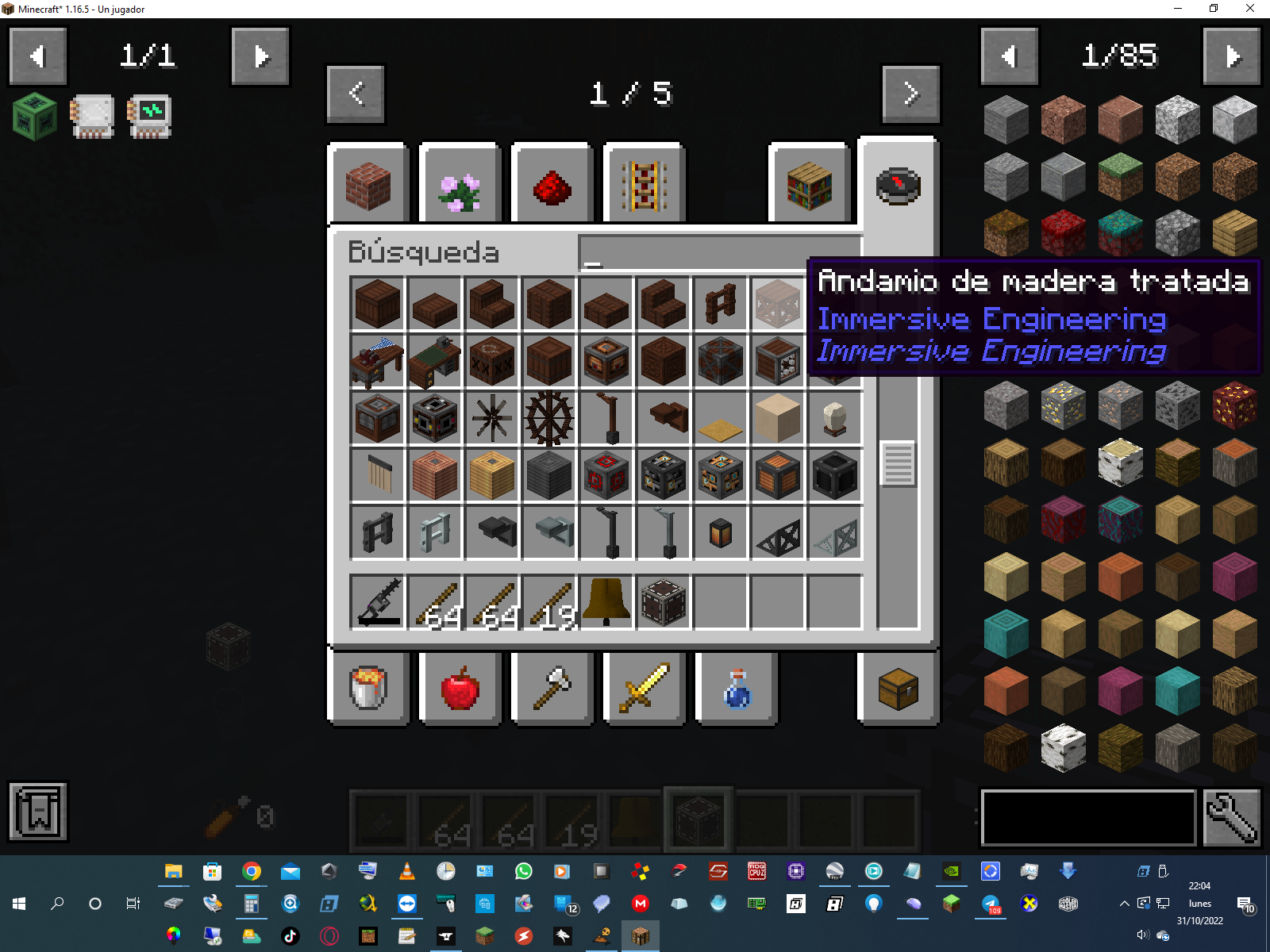Click the JEI search box
The width and height of the screenshot is (1270, 952).
1088,818
